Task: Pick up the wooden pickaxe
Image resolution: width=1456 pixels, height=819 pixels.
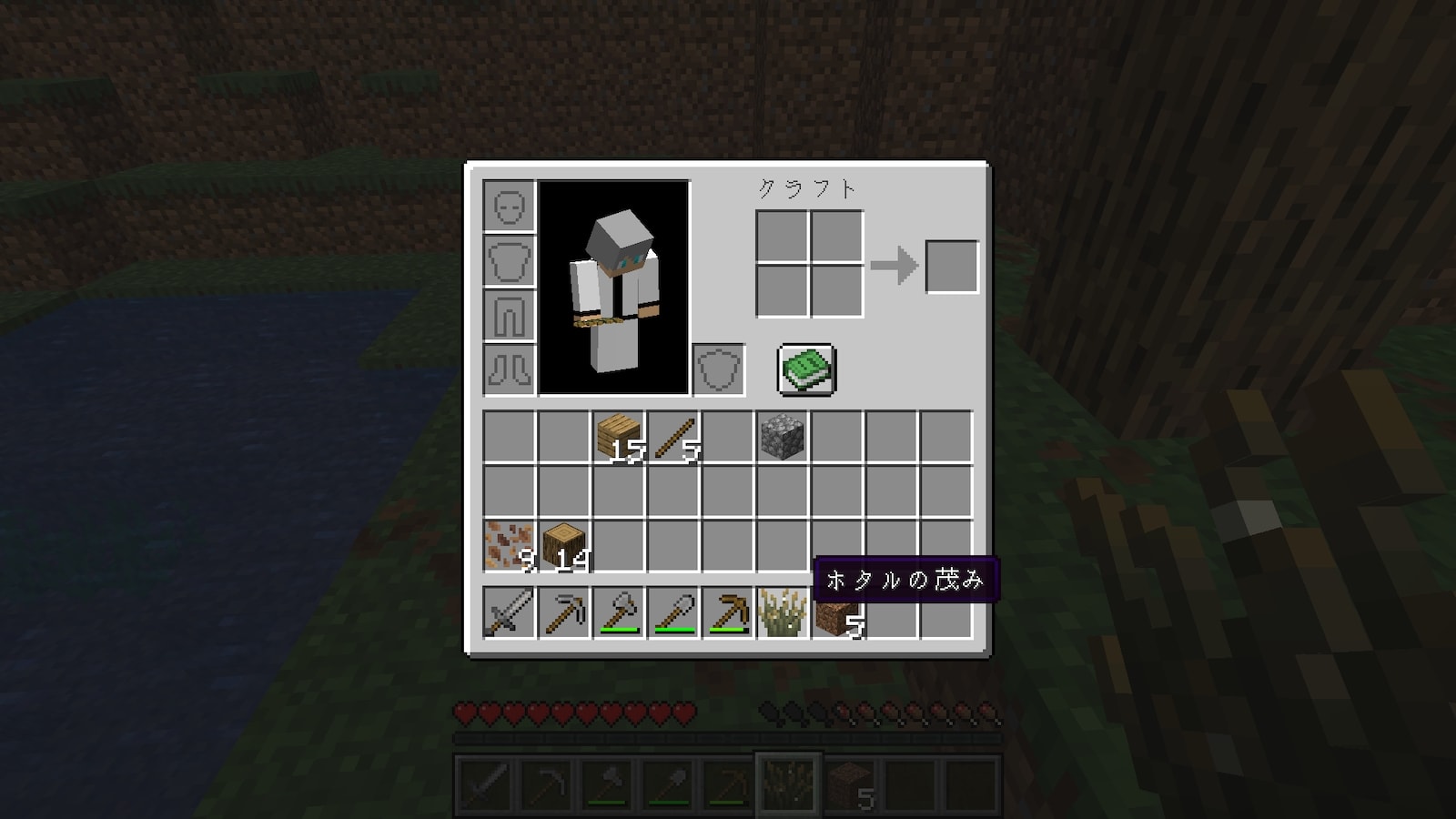Action: [x=728, y=612]
